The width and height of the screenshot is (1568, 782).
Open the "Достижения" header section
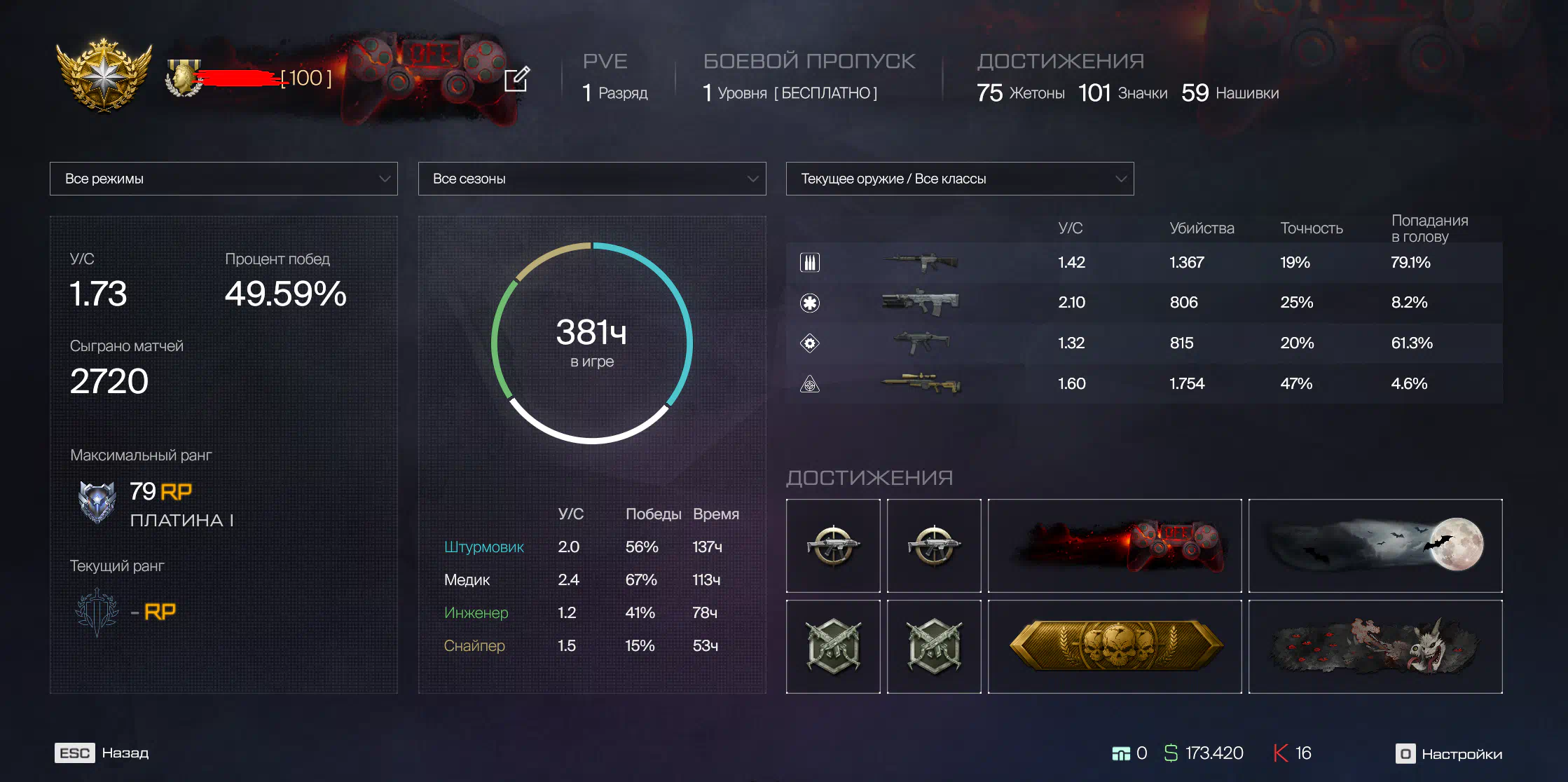tap(1060, 62)
